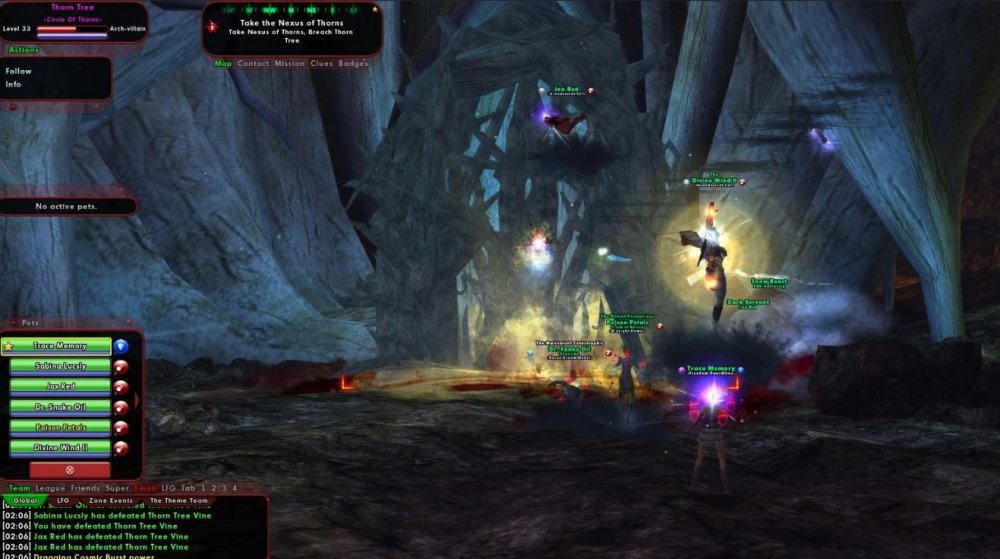Switch to the Mission tab
The image size is (1000, 559).
(x=289, y=63)
